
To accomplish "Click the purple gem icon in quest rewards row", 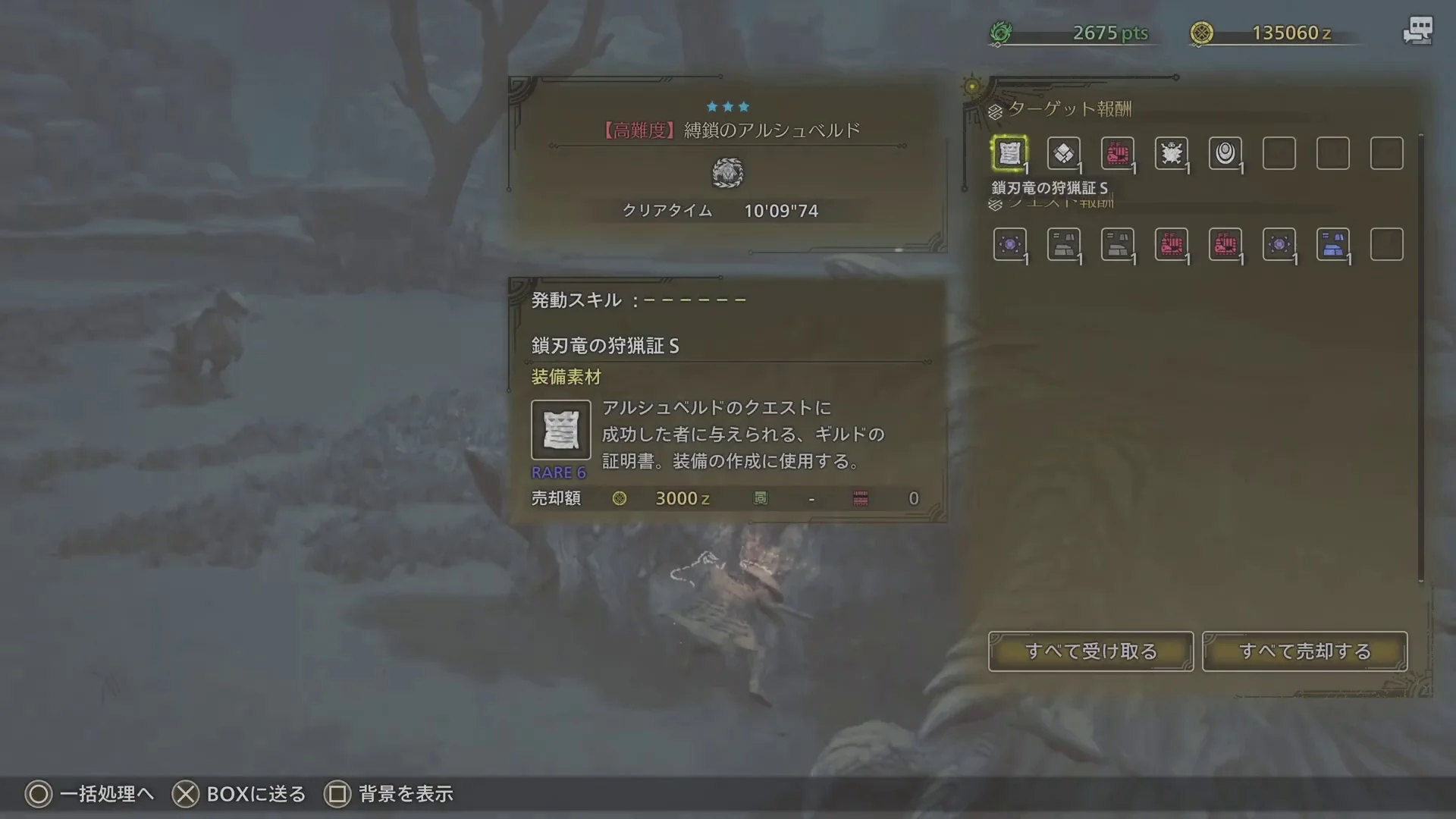I will click(x=1010, y=243).
